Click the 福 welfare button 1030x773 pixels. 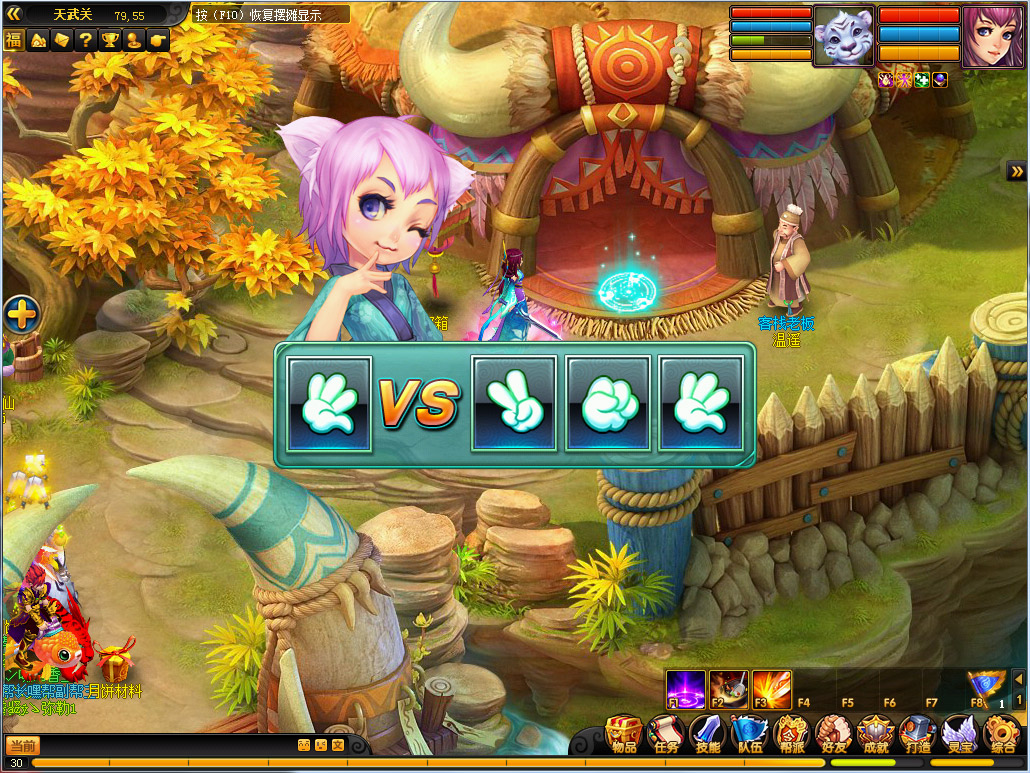coord(14,40)
